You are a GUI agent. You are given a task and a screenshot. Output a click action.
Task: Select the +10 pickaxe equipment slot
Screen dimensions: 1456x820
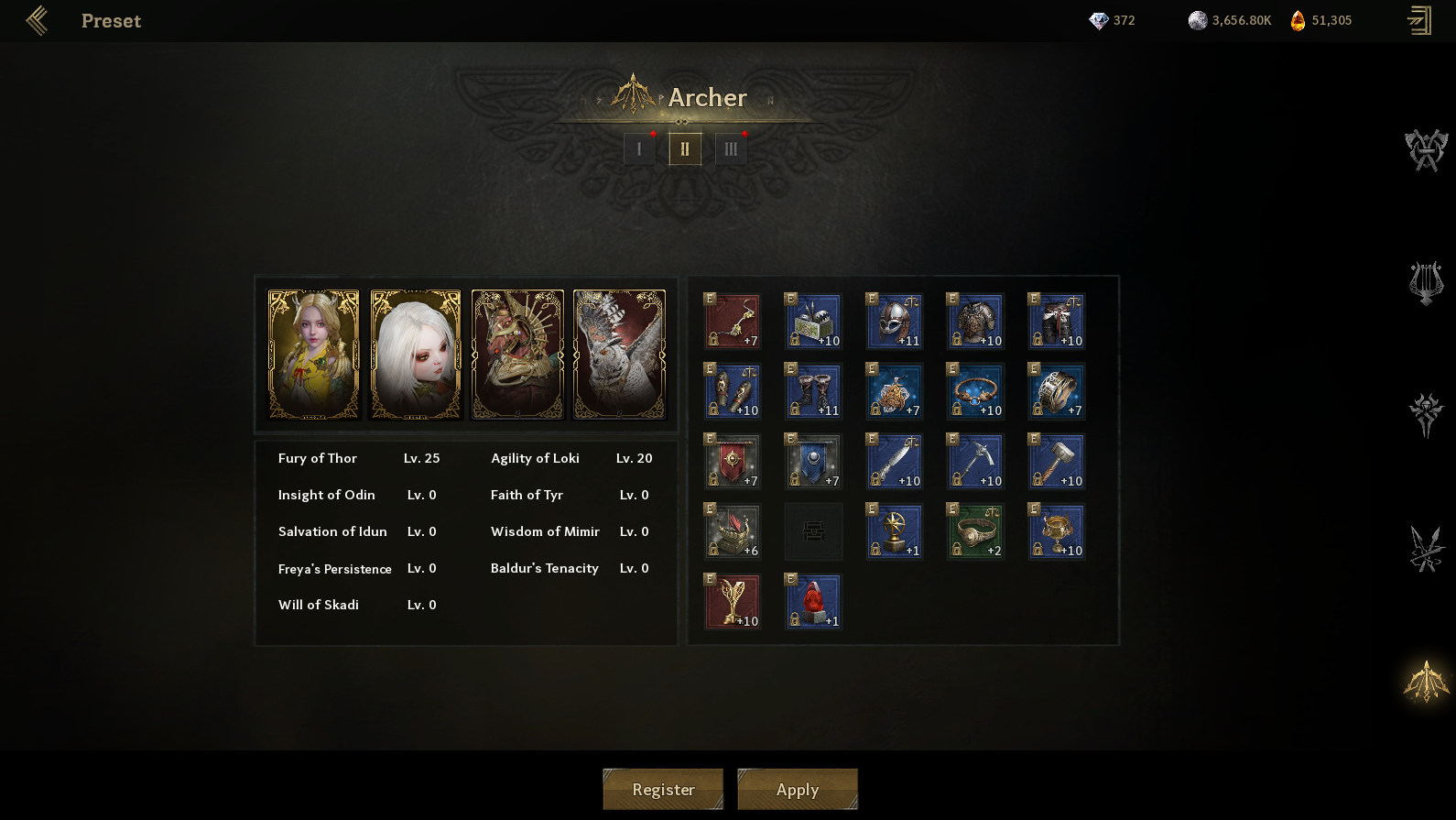[x=975, y=462]
